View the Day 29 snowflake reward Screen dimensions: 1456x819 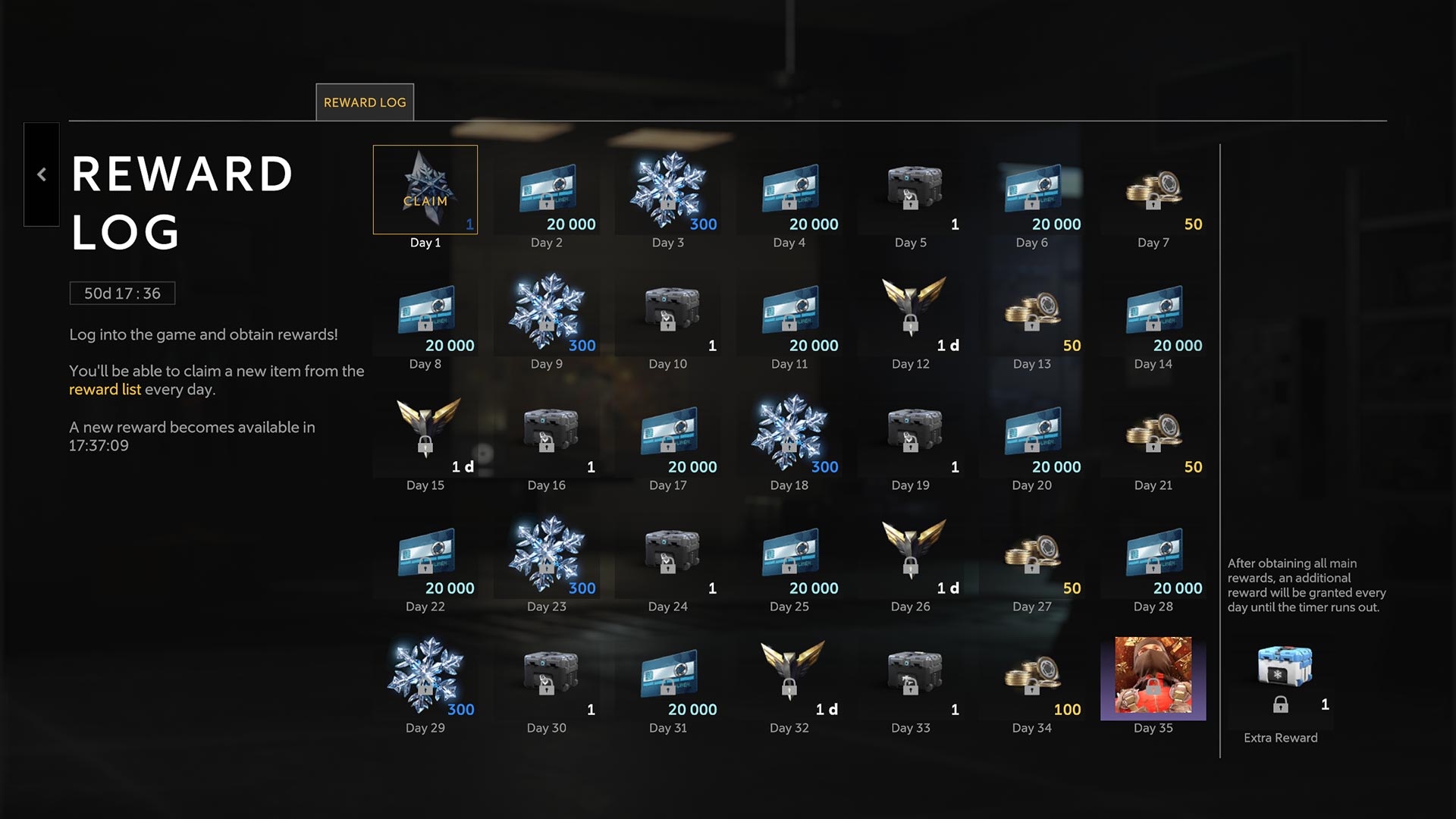coord(425,675)
